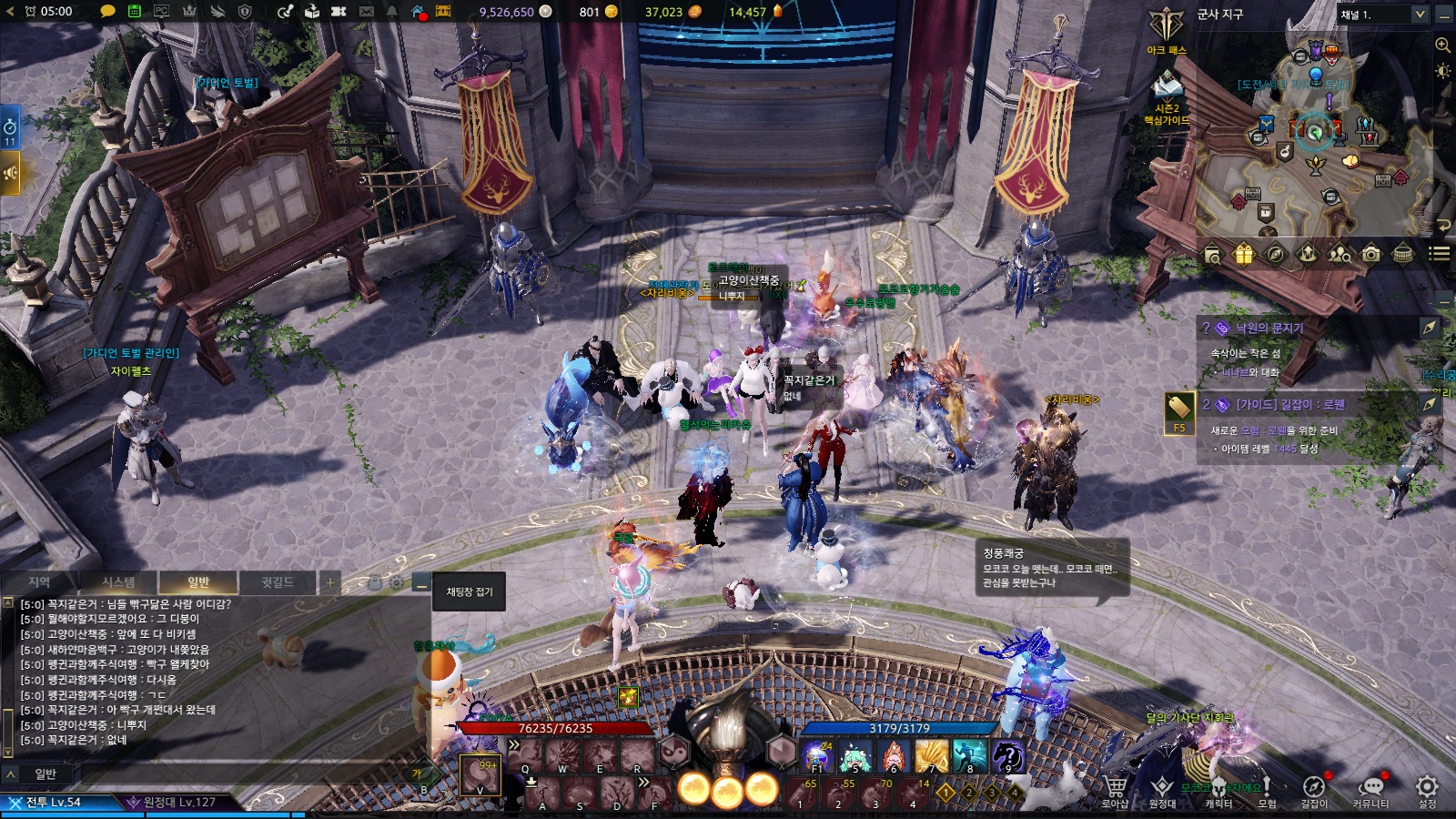This screenshot has height=819, width=1456.
Task: Switch to the 지역 chat tab
Action: tap(40, 582)
